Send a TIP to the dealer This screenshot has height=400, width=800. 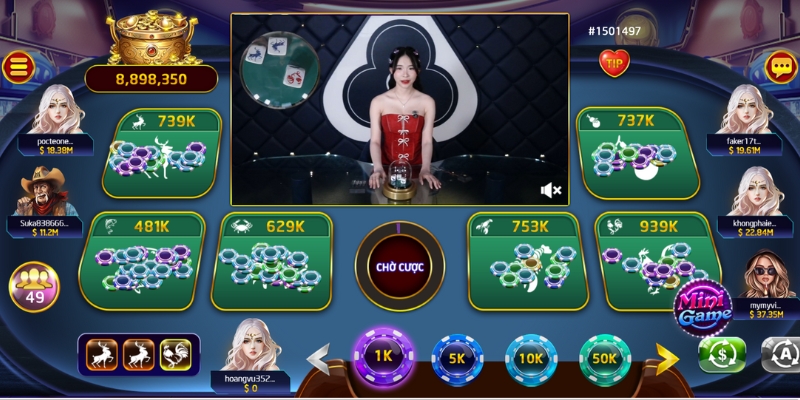[614, 63]
